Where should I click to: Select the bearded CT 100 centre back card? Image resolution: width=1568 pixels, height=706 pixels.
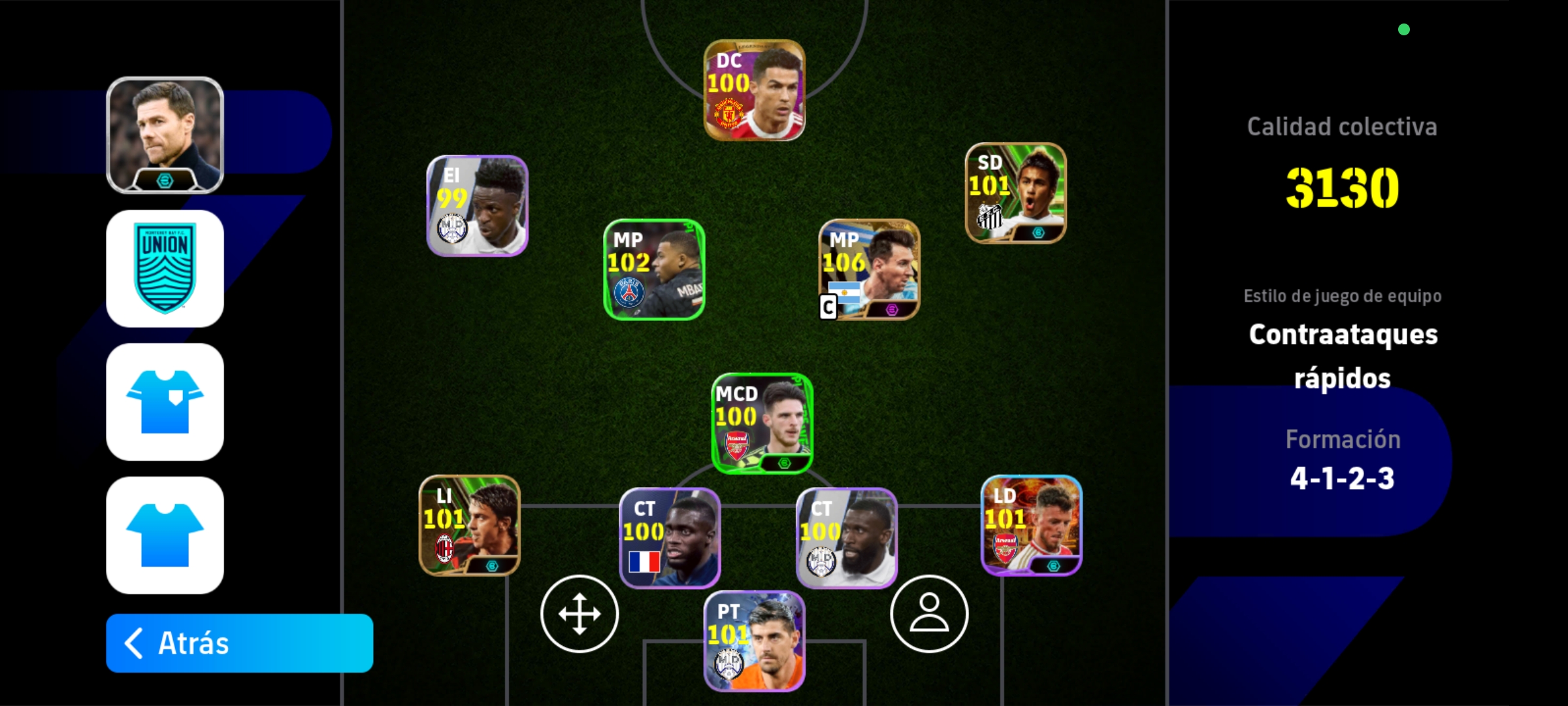847,538
